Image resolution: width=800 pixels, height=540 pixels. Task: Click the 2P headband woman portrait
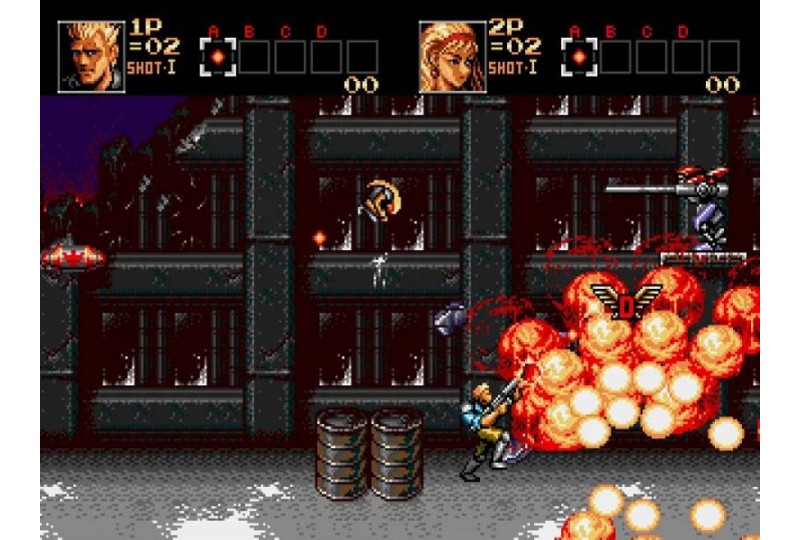(452, 56)
